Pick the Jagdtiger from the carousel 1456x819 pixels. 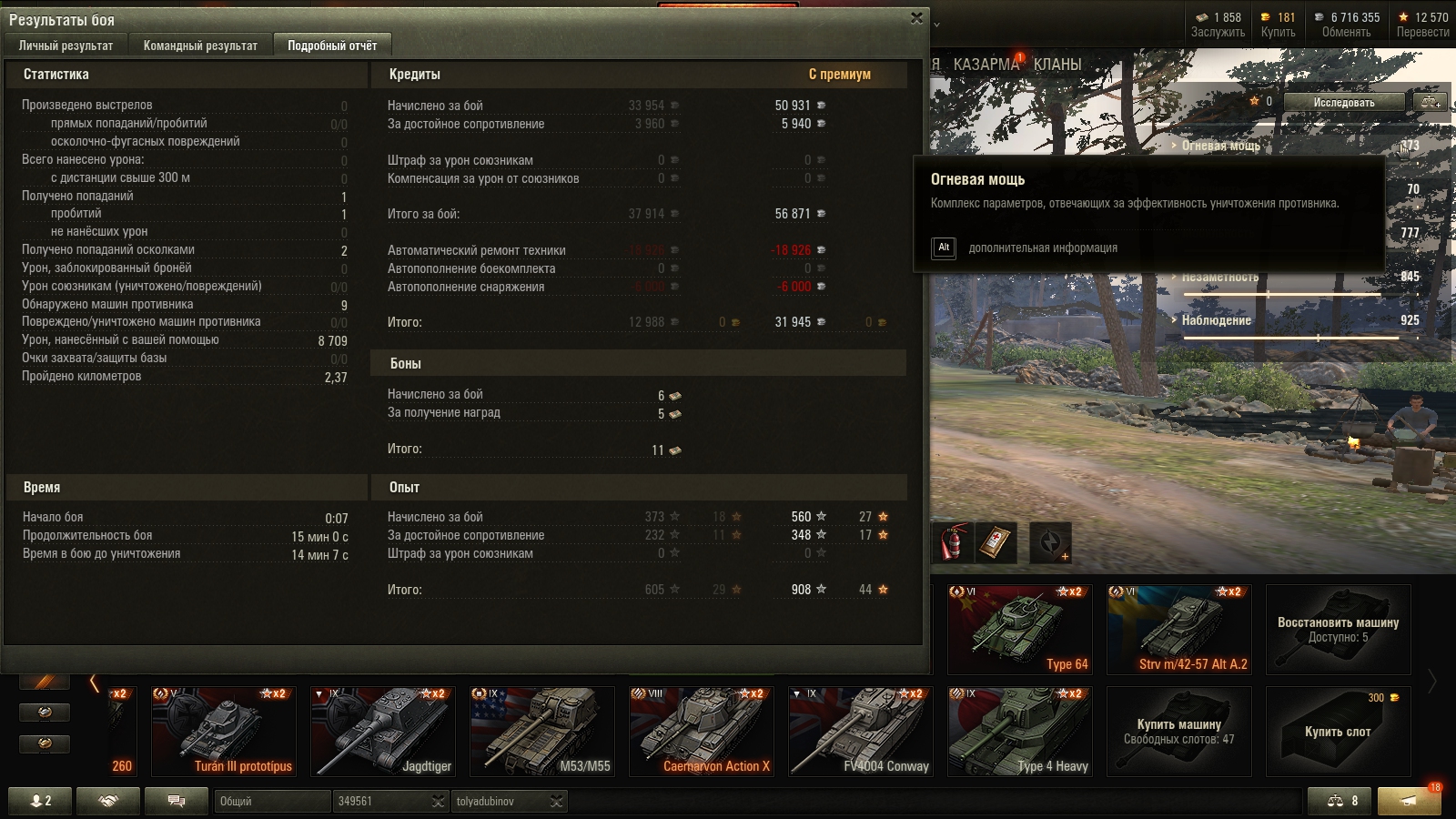click(x=382, y=731)
